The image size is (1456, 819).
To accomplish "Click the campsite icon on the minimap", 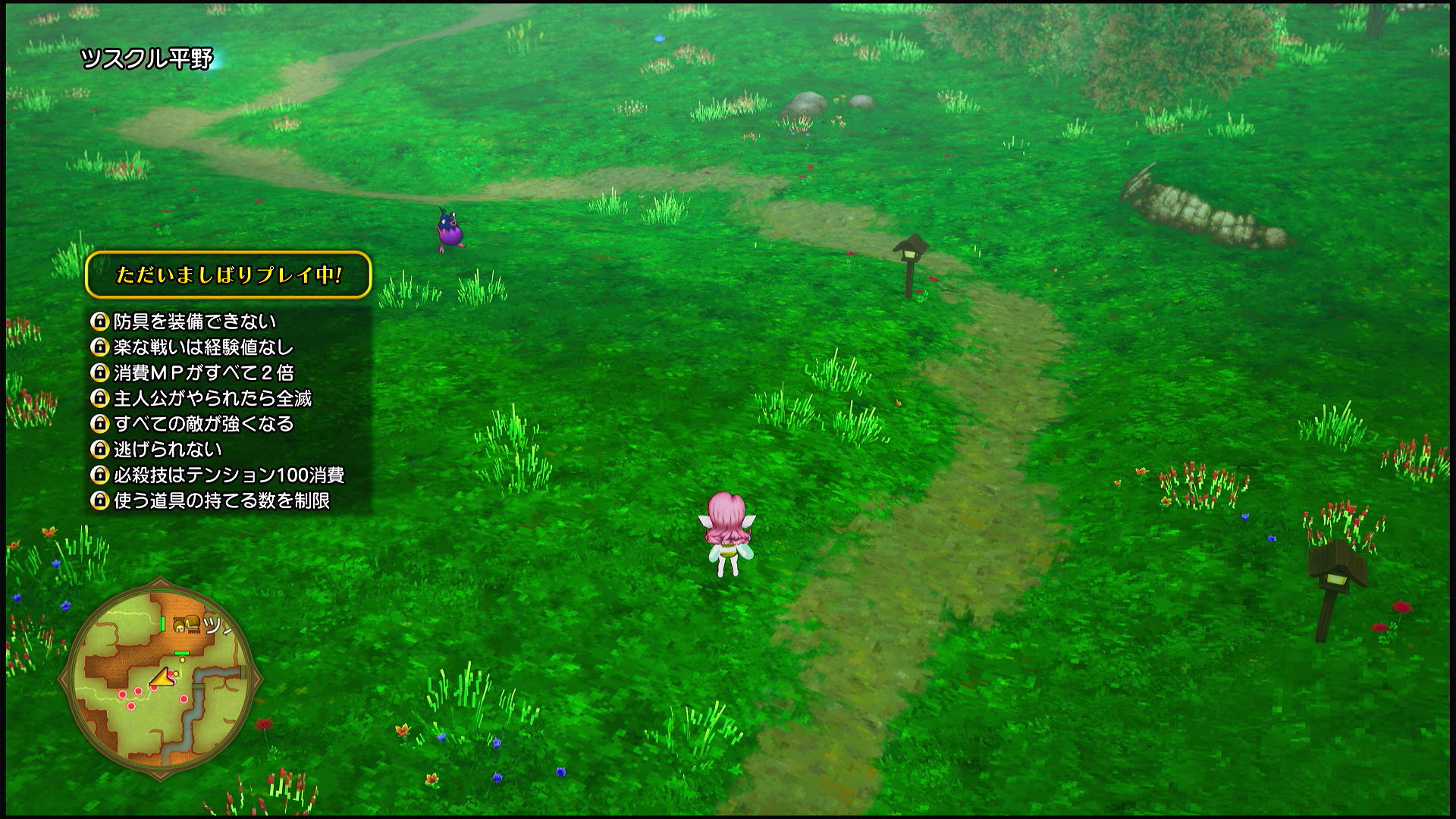I will pos(188,626).
